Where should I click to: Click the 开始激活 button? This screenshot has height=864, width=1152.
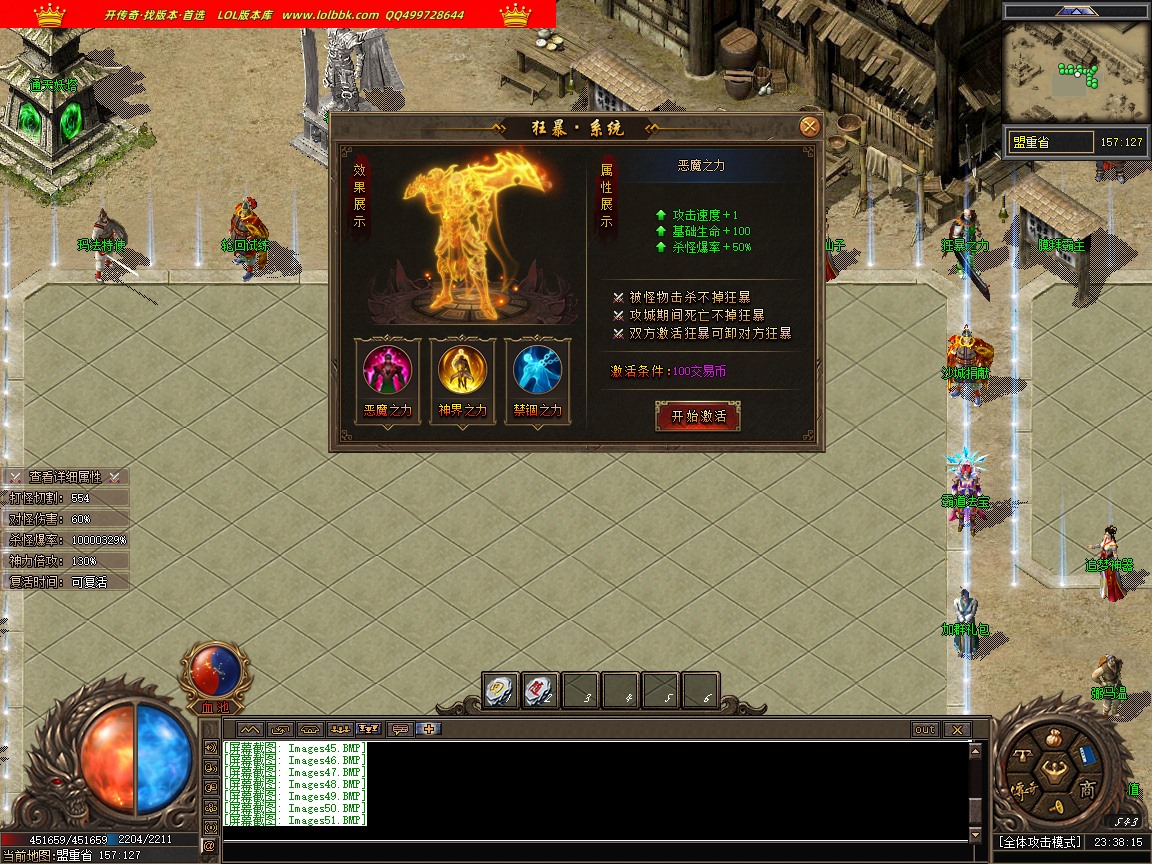click(698, 416)
